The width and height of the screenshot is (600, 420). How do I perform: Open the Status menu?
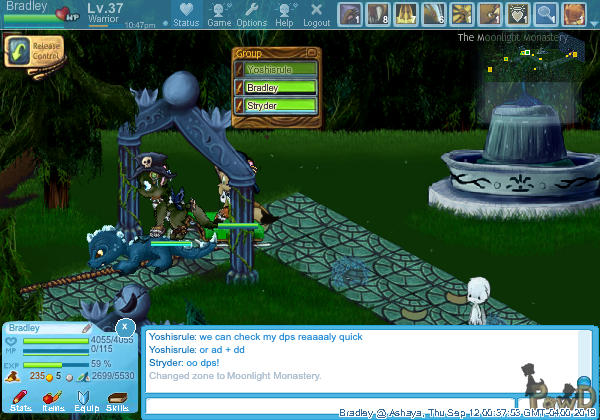185,15
